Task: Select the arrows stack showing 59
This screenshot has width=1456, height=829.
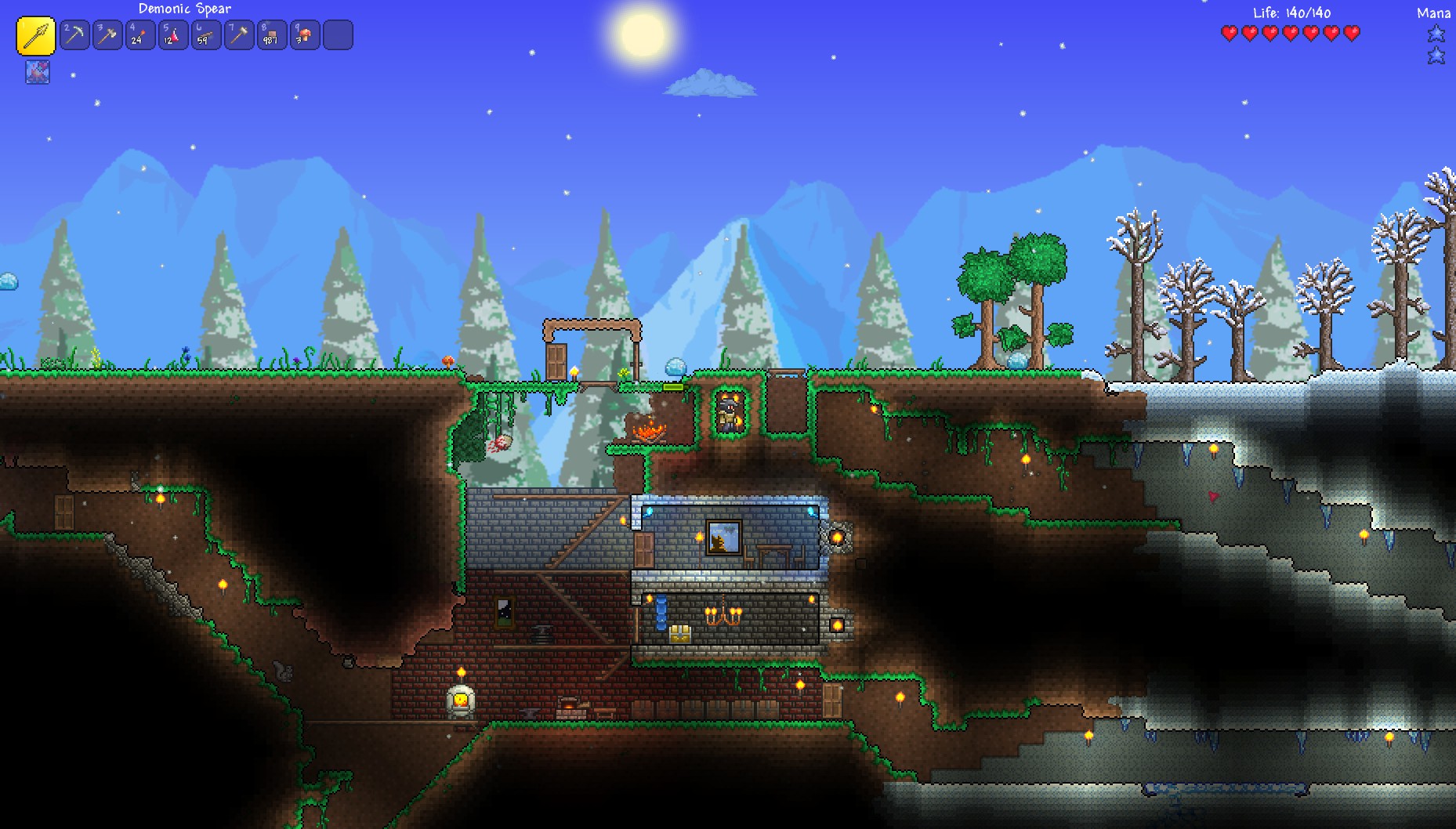Action: coord(206,34)
